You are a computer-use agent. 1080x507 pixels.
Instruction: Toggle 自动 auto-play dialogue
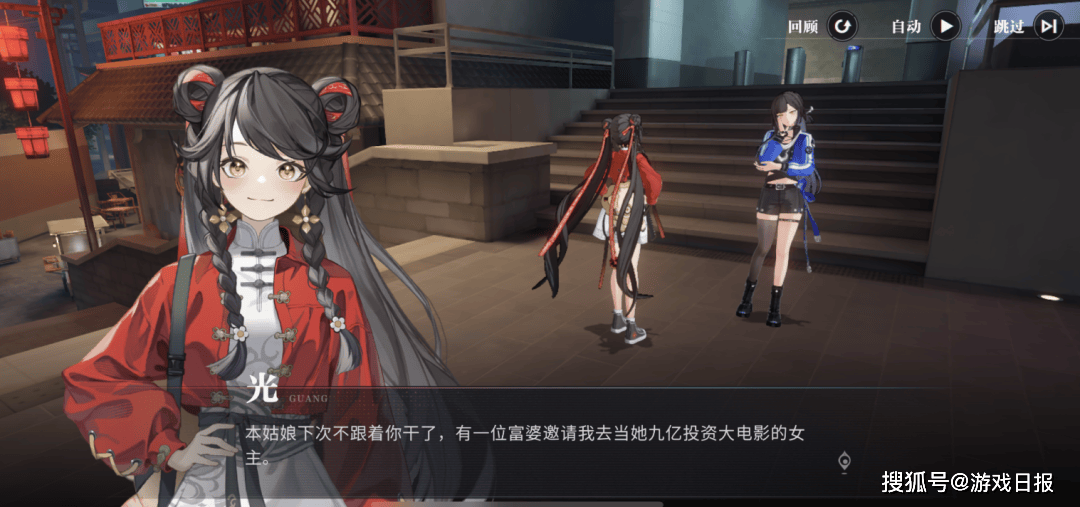click(944, 27)
